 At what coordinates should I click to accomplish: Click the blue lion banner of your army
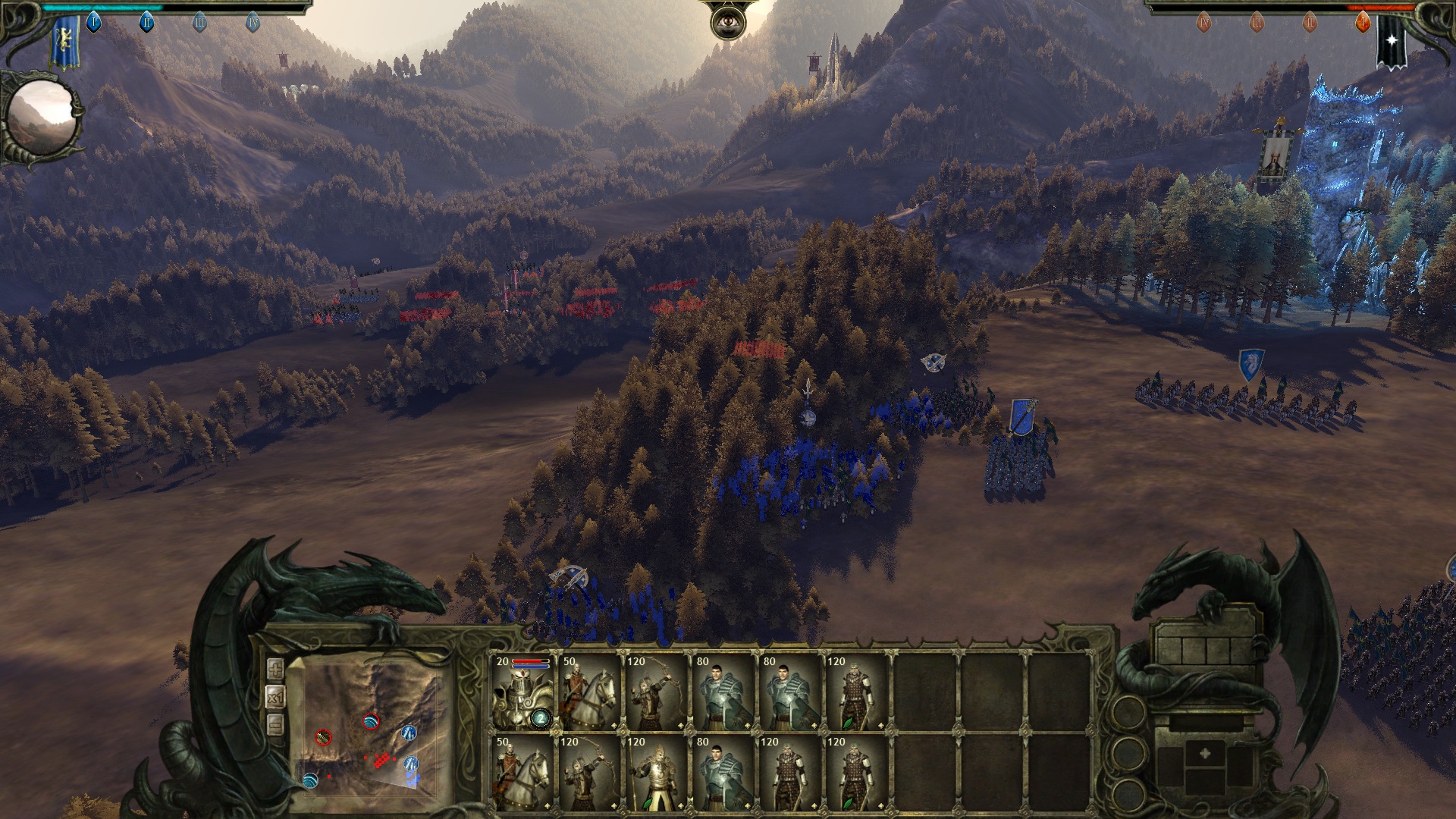point(66,42)
